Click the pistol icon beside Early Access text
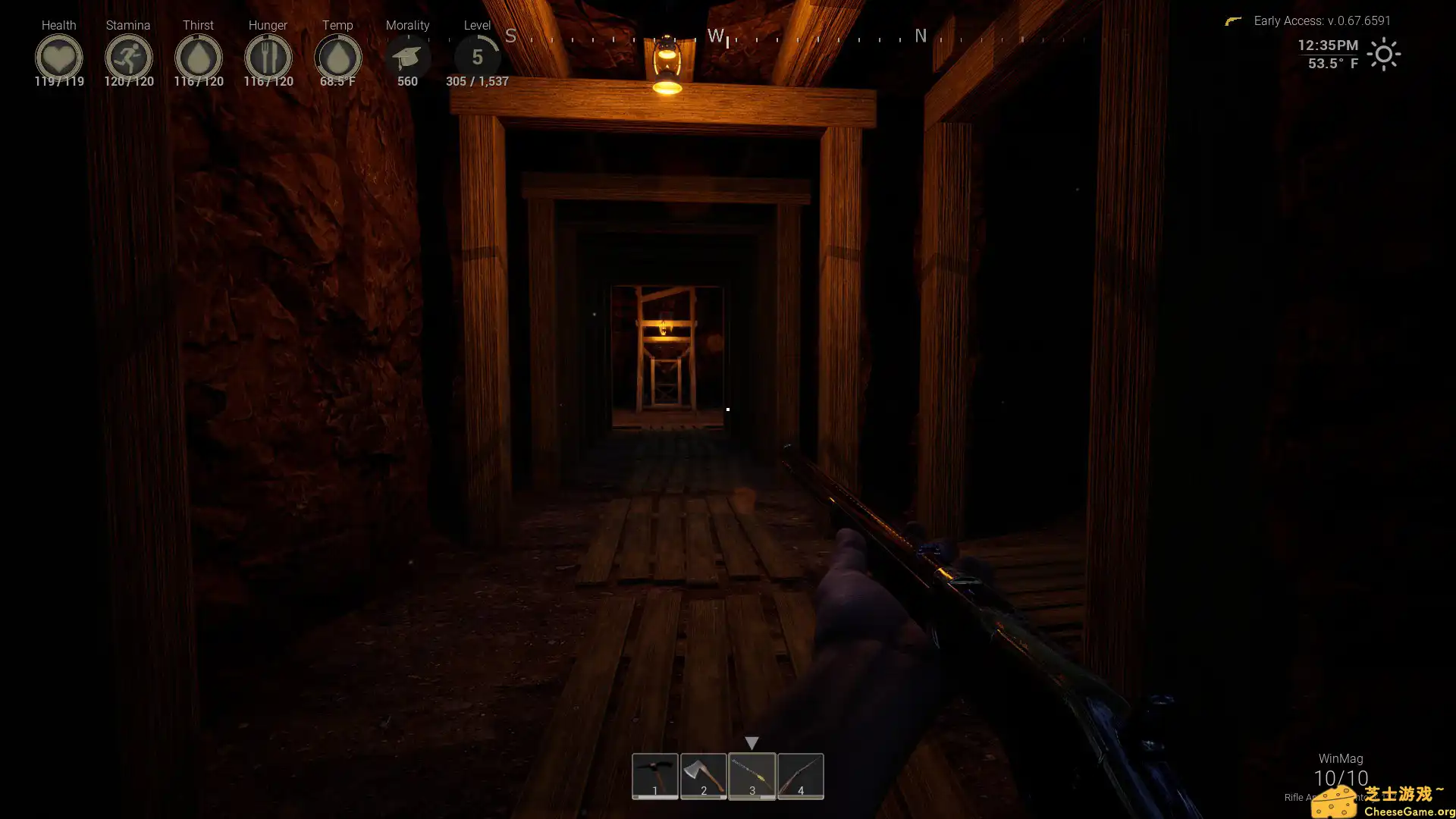1456x819 pixels. [x=1234, y=20]
